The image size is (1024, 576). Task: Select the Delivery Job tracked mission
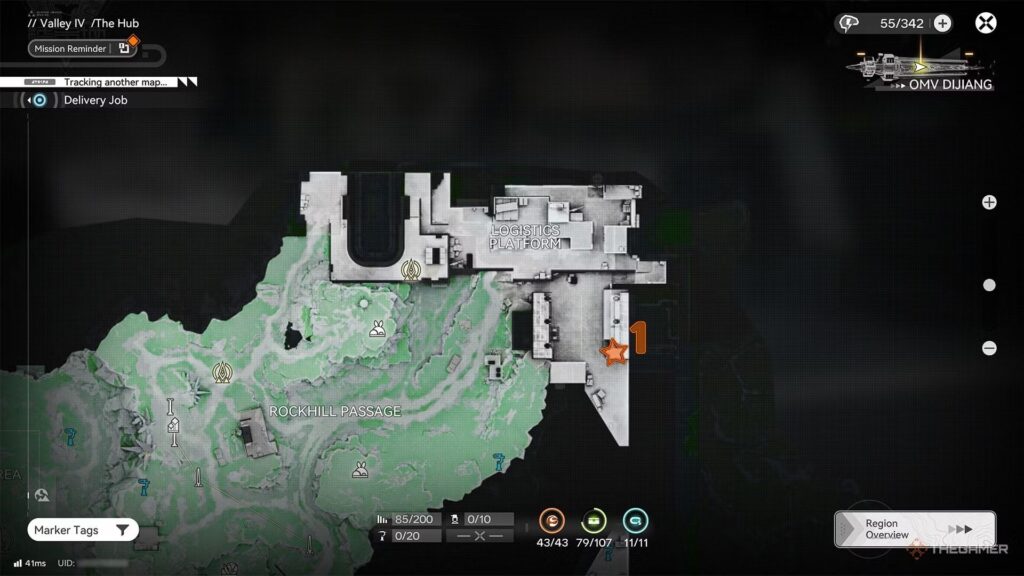tap(95, 100)
